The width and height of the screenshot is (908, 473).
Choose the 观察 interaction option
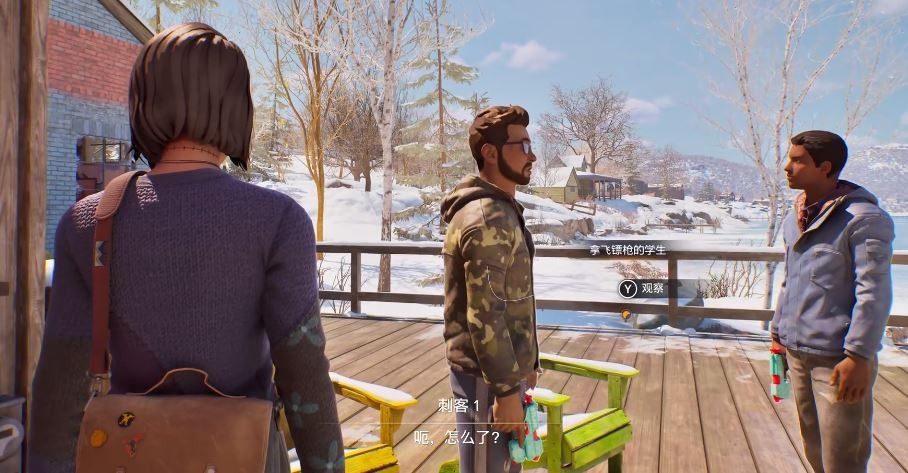coord(645,289)
